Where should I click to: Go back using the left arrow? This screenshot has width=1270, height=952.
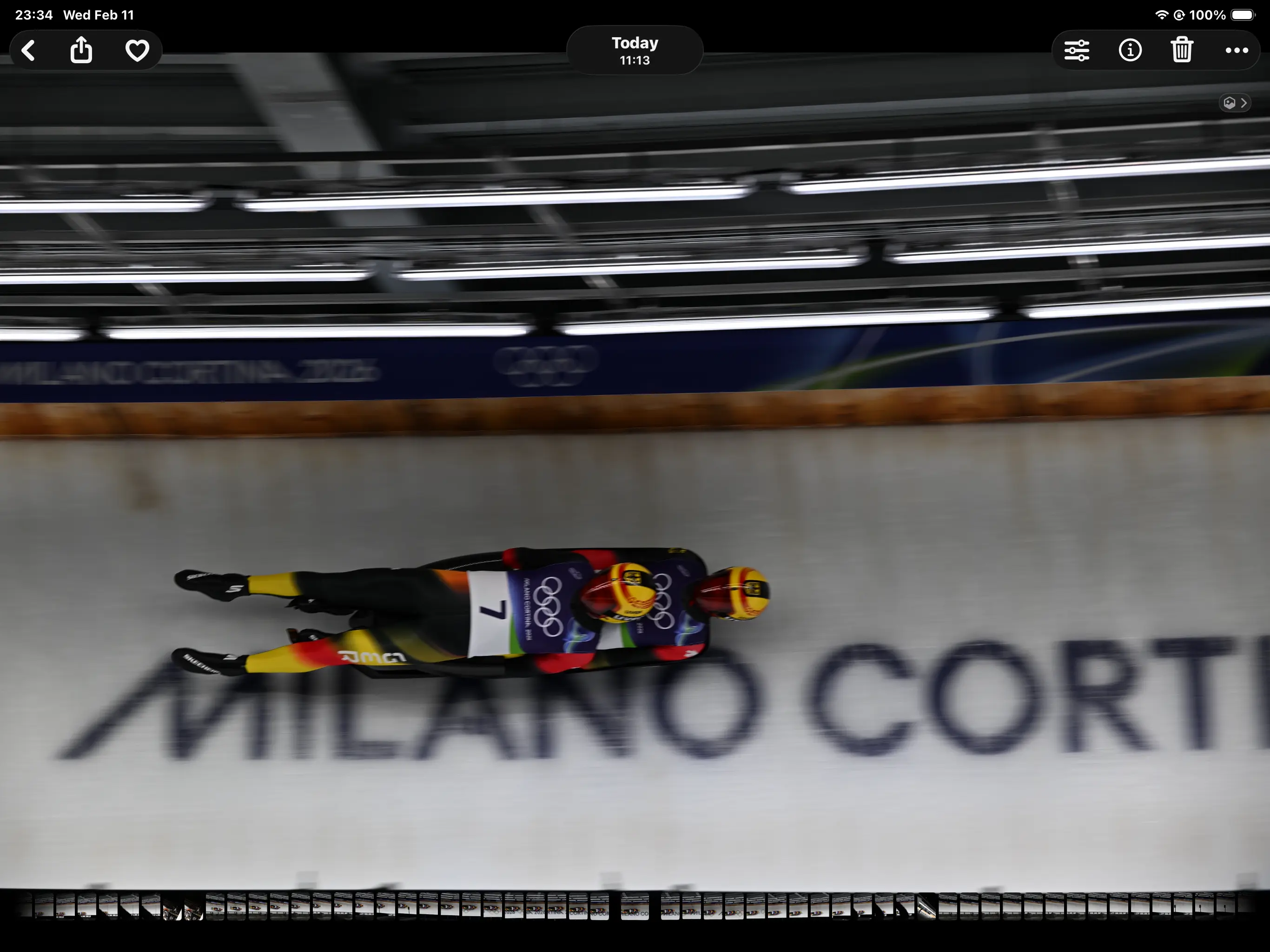[x=29, y=51]
